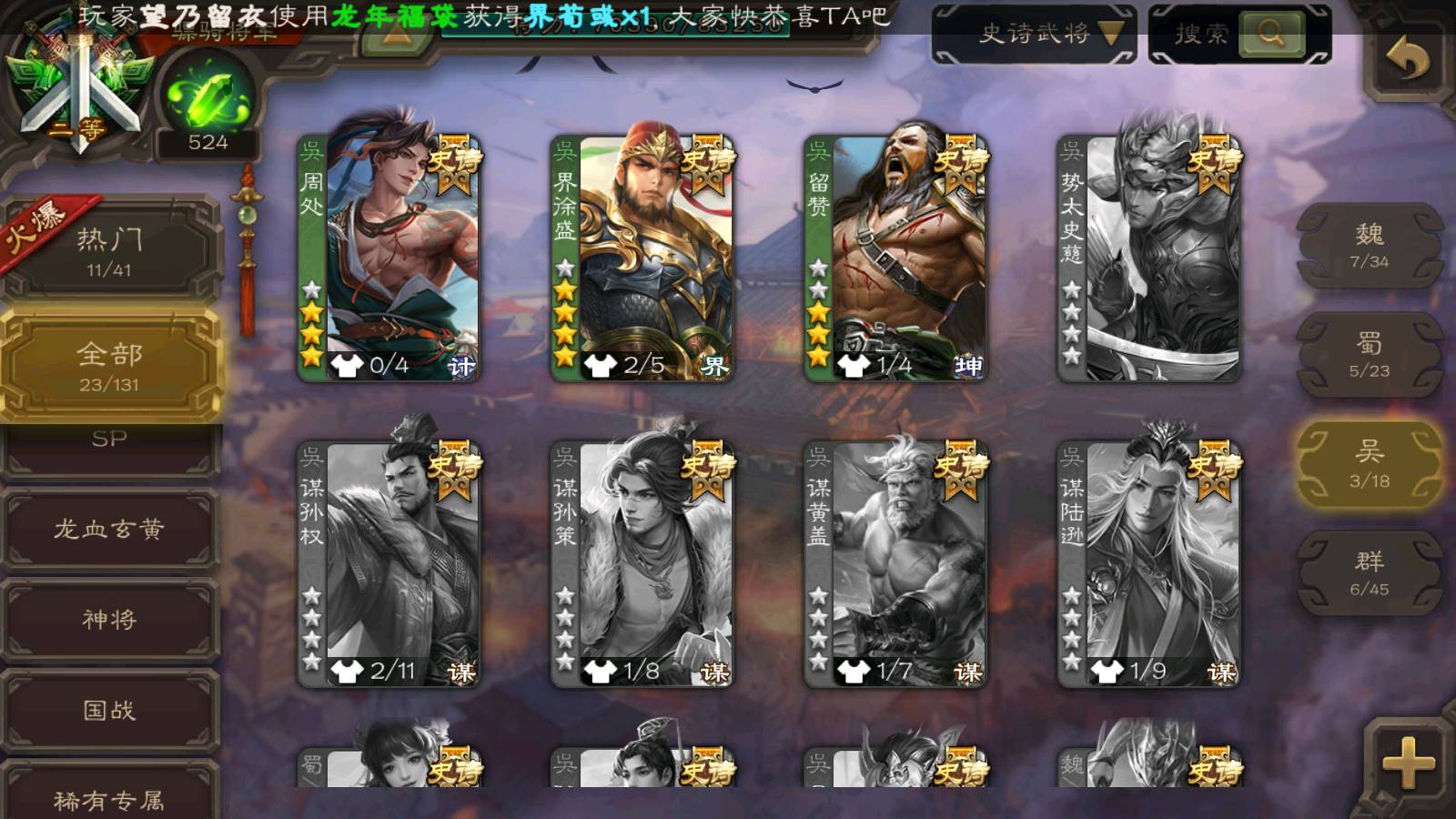Image resolution: width=1456 pixels, height=819 pixels.
Task: Filter generals by 魏 faction
Action: (x=1369, y=246)
